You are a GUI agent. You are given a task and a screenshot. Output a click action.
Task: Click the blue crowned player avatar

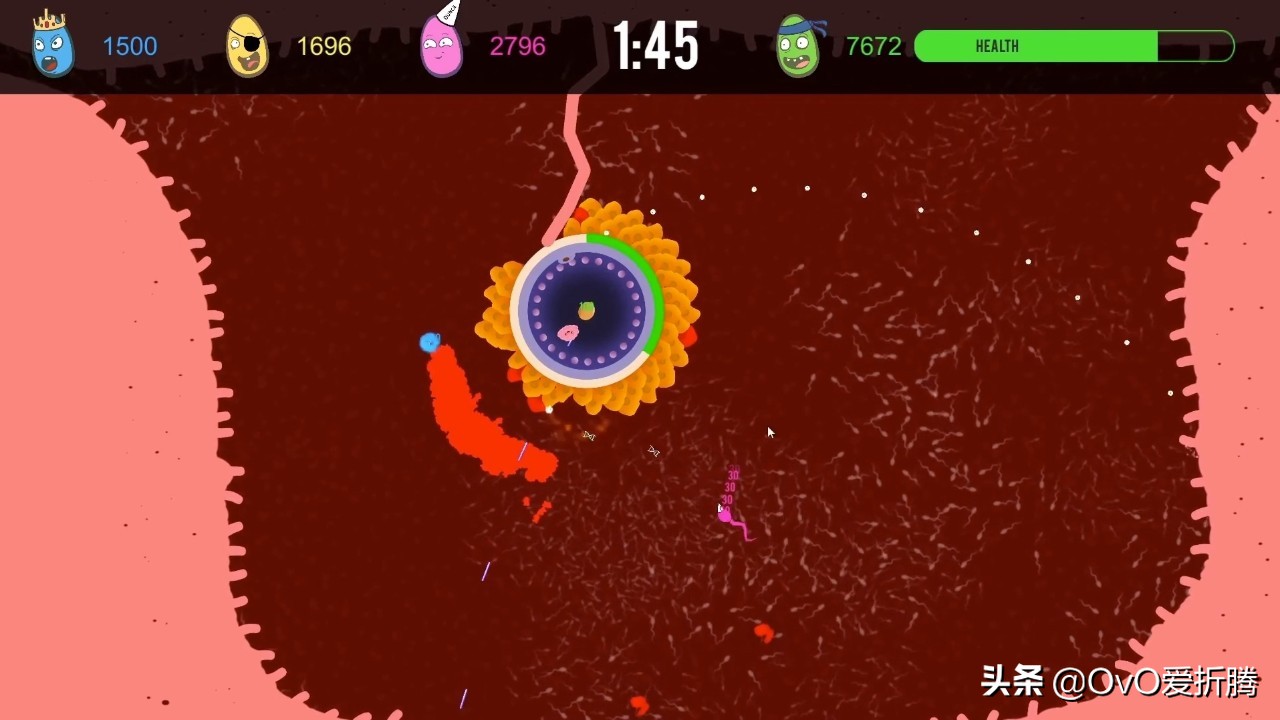click(x=52, y=46)
